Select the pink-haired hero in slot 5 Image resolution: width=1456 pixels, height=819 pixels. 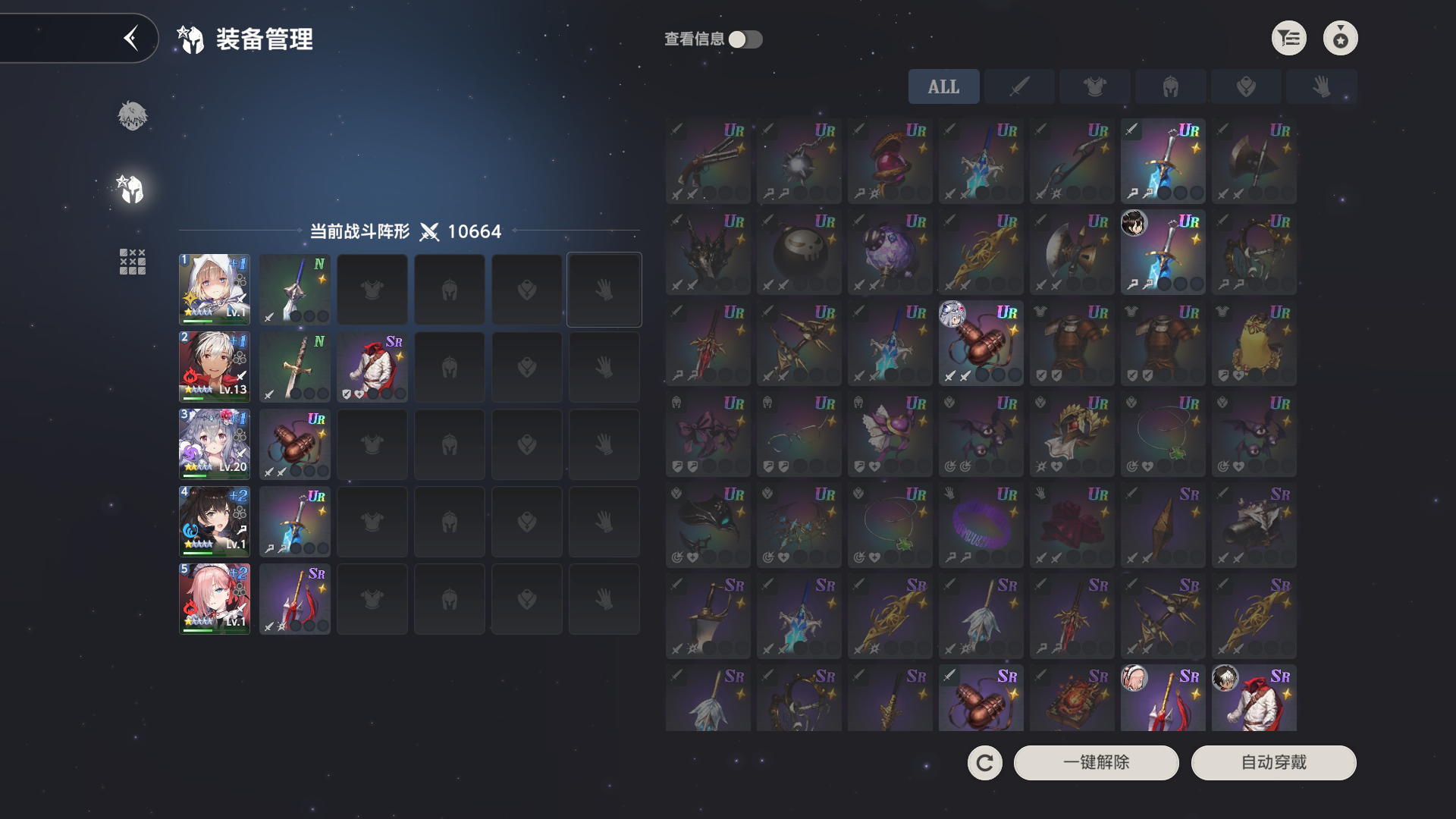pyautogui.click(x=215, y=598)
